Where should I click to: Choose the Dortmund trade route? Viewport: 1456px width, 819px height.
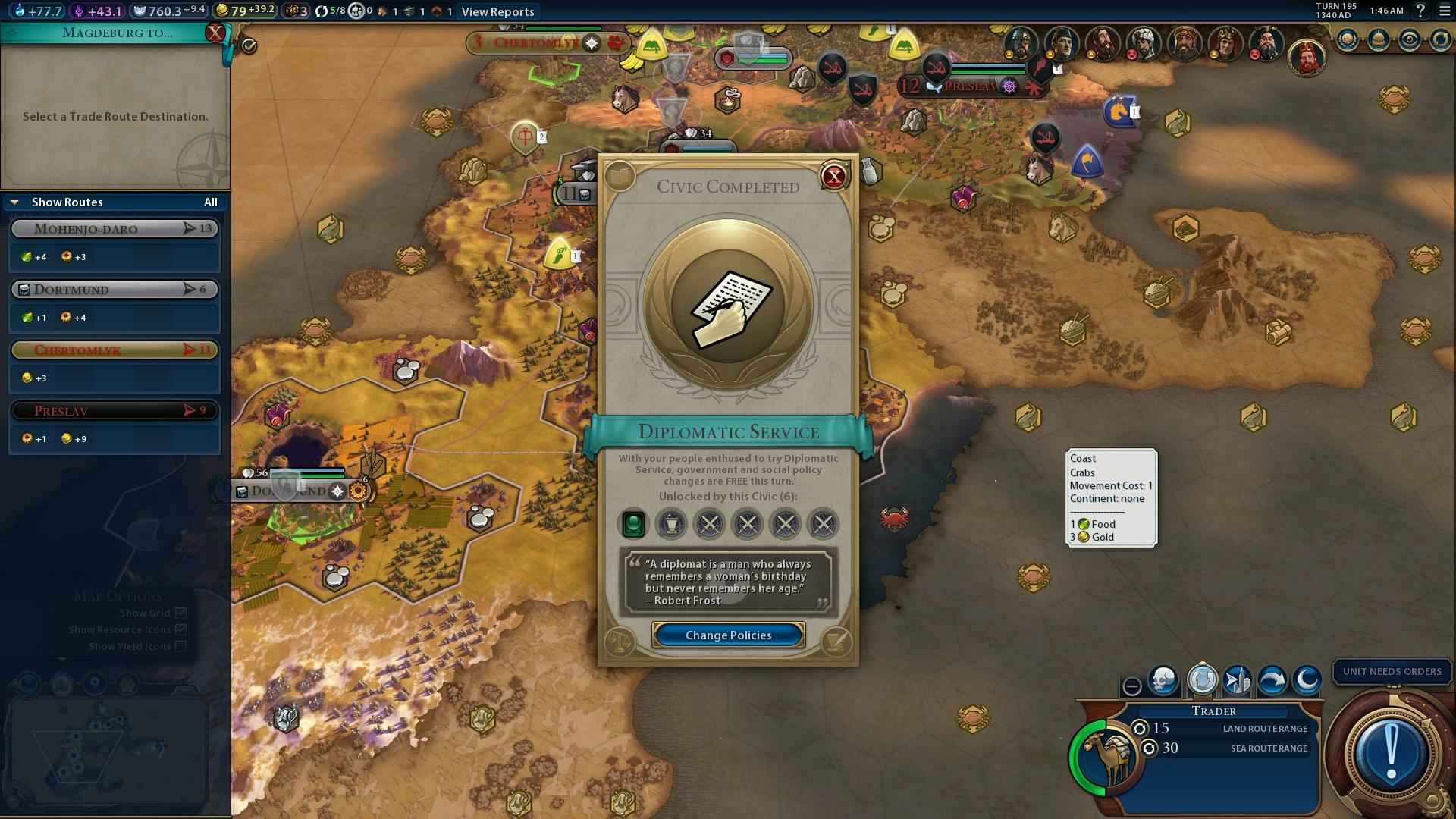click(x=115, y=290)
